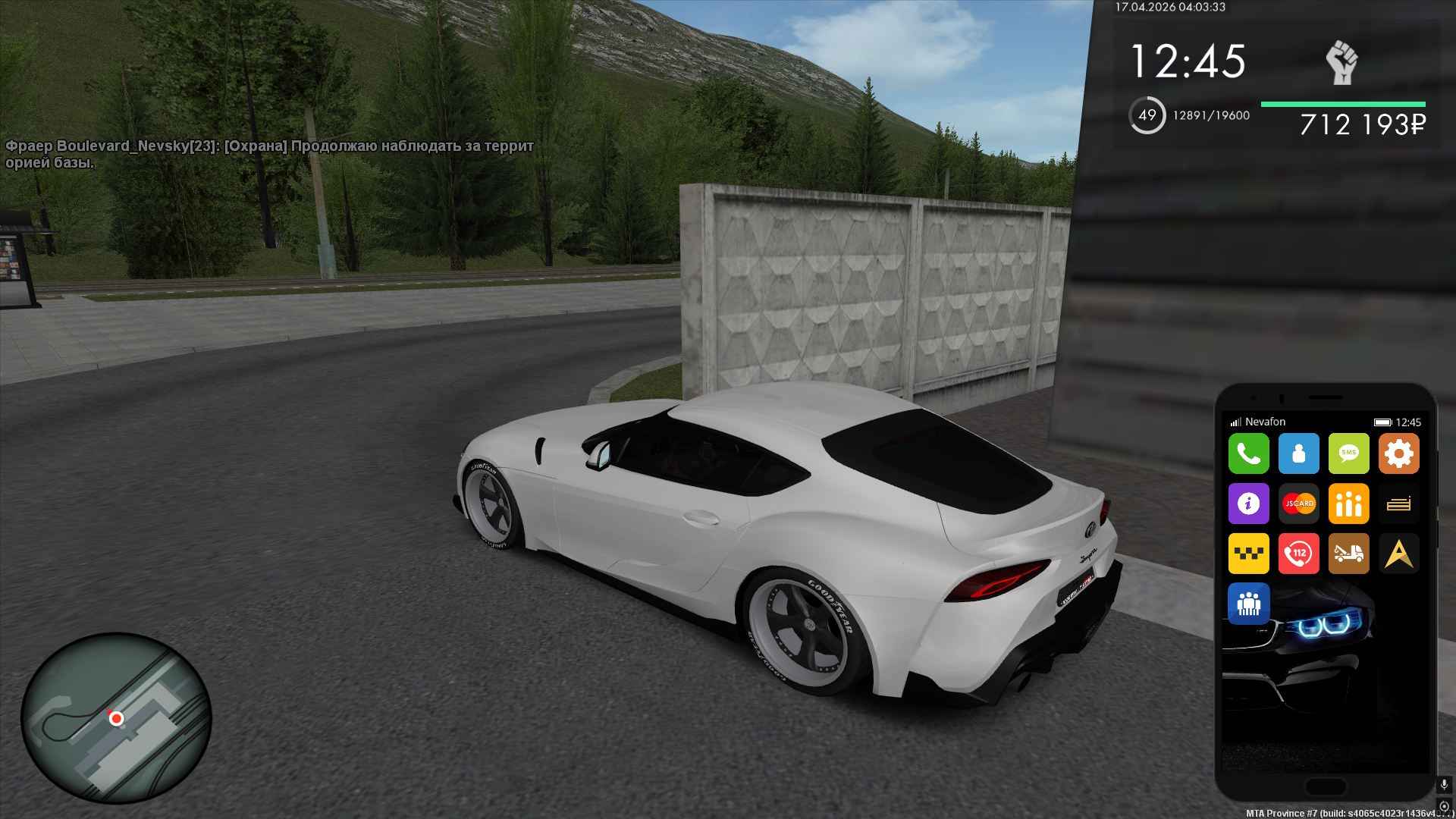Launch the yellow taxi app
1456x819 pixels.
[x=1248, y=554]
